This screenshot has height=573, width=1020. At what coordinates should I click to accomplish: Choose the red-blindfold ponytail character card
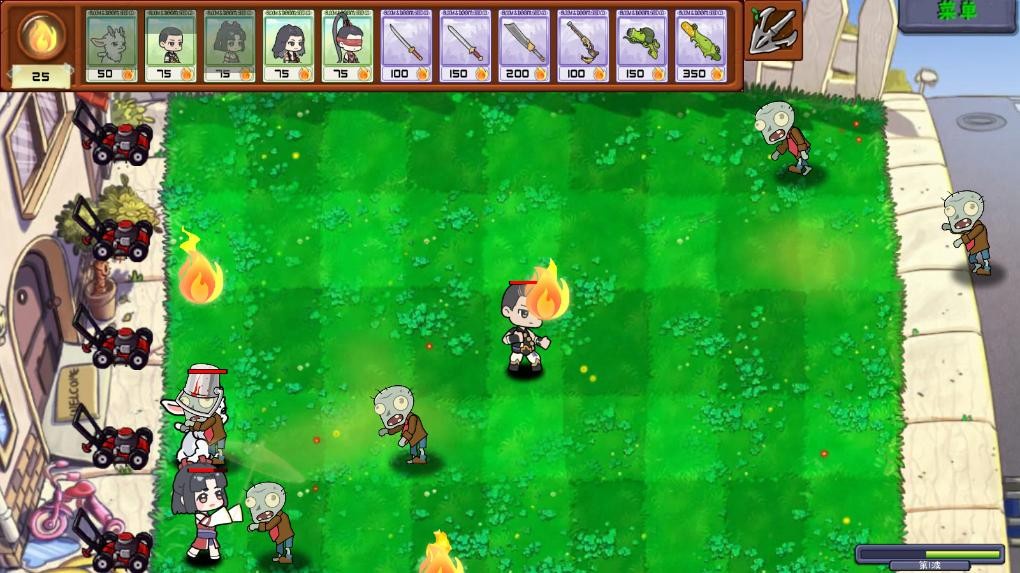pyautogui.click(x=347, y=46)
